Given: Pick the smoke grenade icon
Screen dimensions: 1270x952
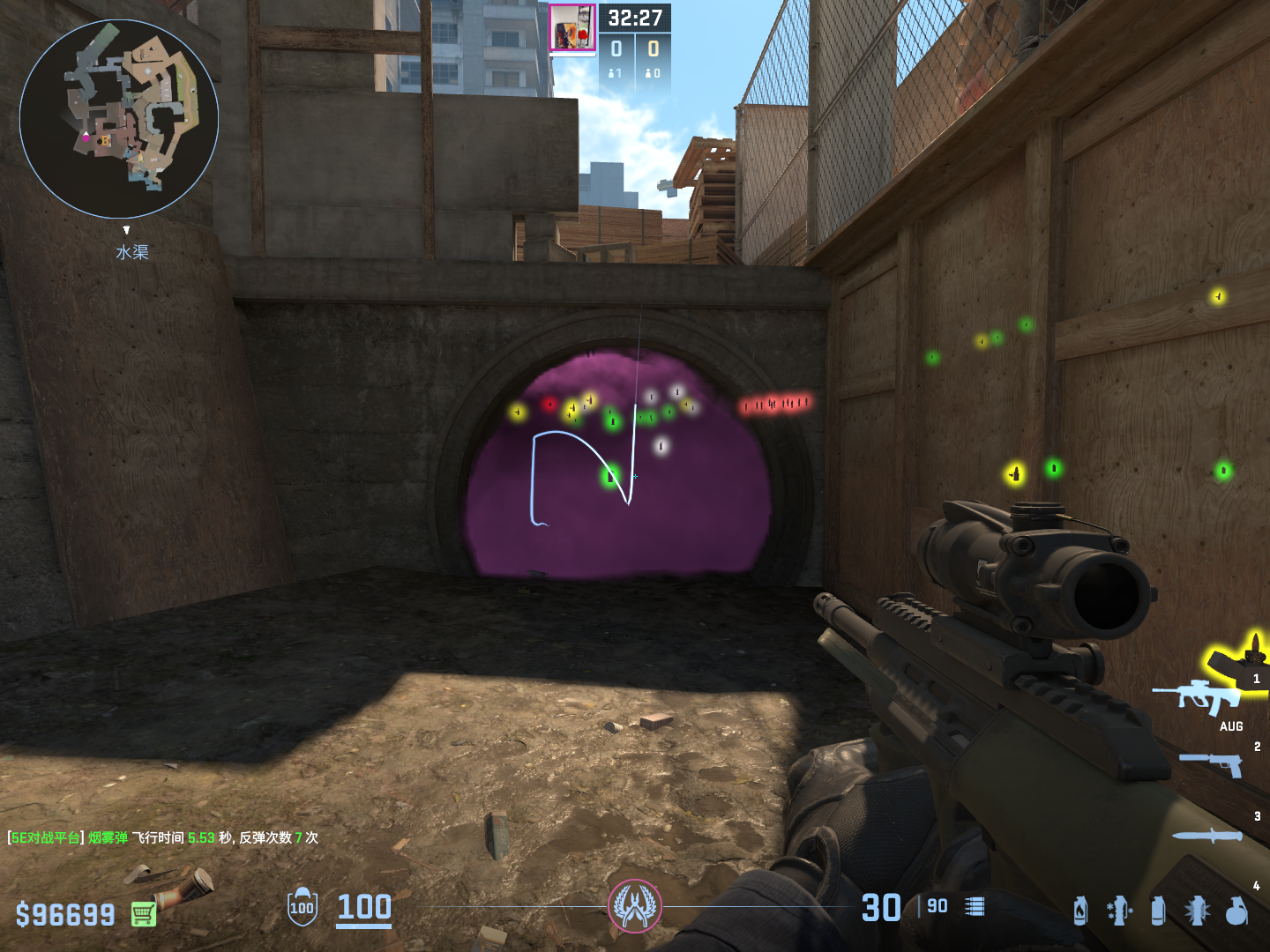Looking at the screenshot, I should tap(1159, 911).
